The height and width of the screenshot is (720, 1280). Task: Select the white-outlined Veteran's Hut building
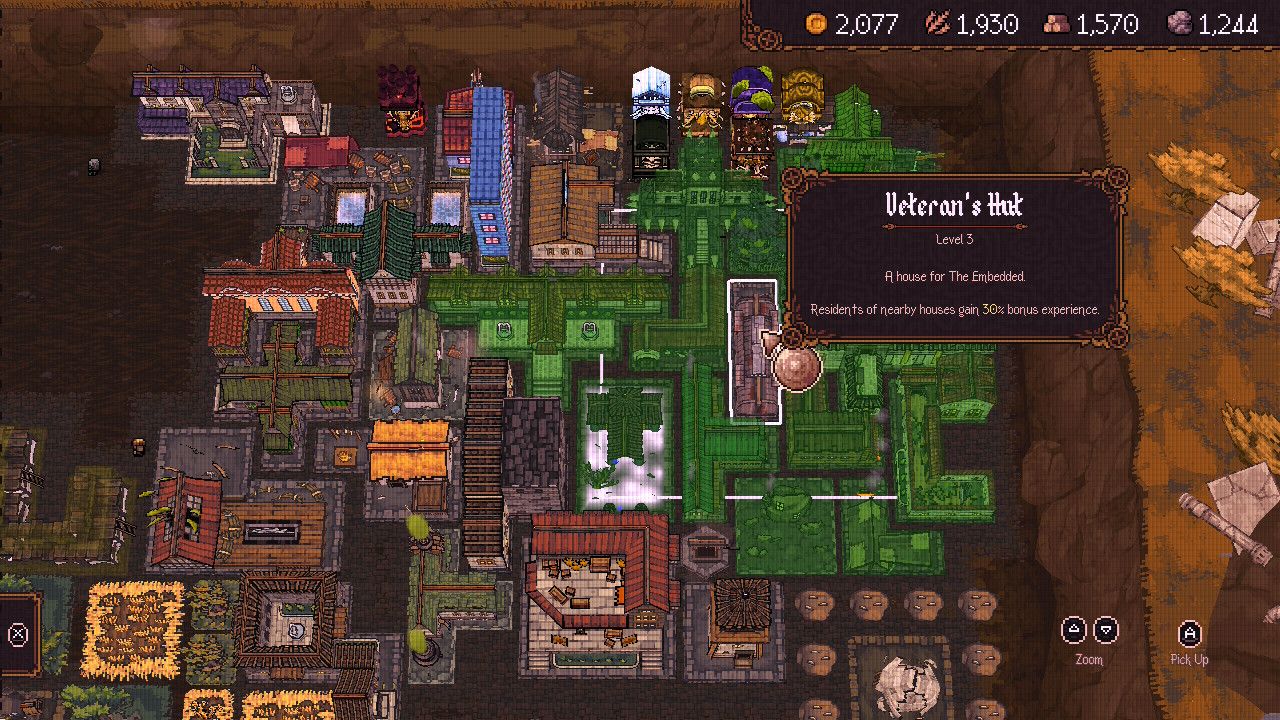pyautogui.click(x=752, y=350)
